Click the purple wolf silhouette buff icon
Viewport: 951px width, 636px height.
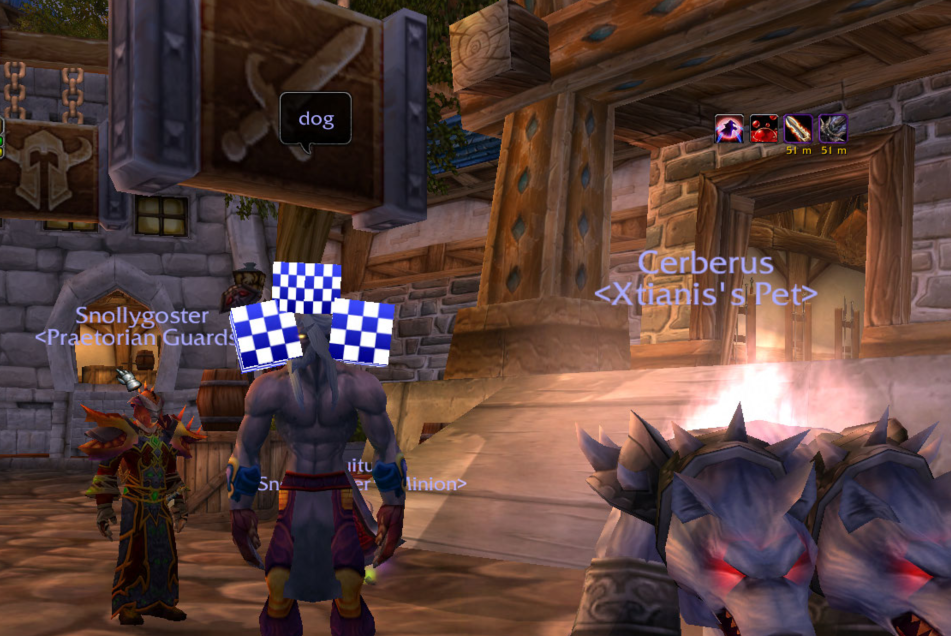click(729, 129)
